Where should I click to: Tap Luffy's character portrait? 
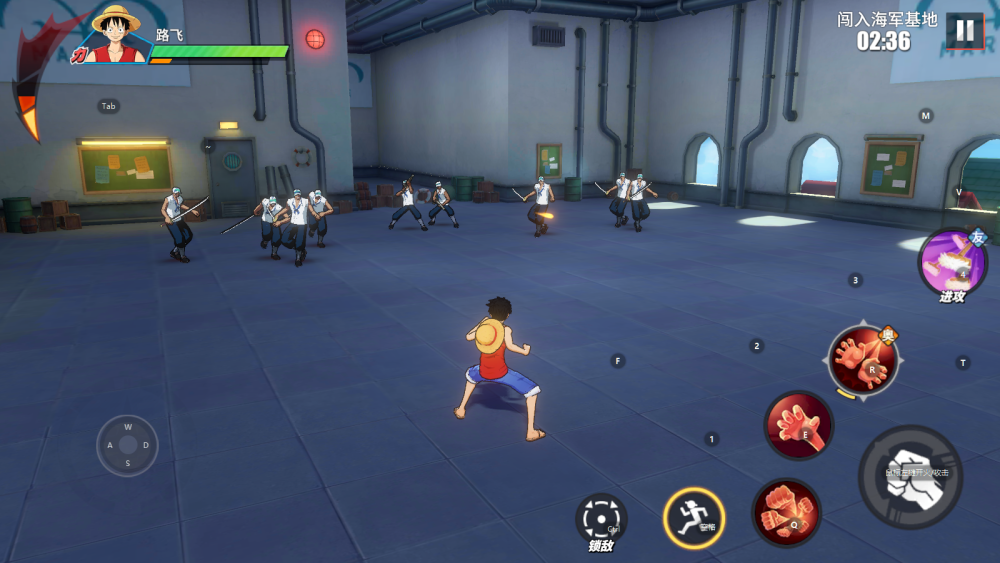tap(113, 34)
